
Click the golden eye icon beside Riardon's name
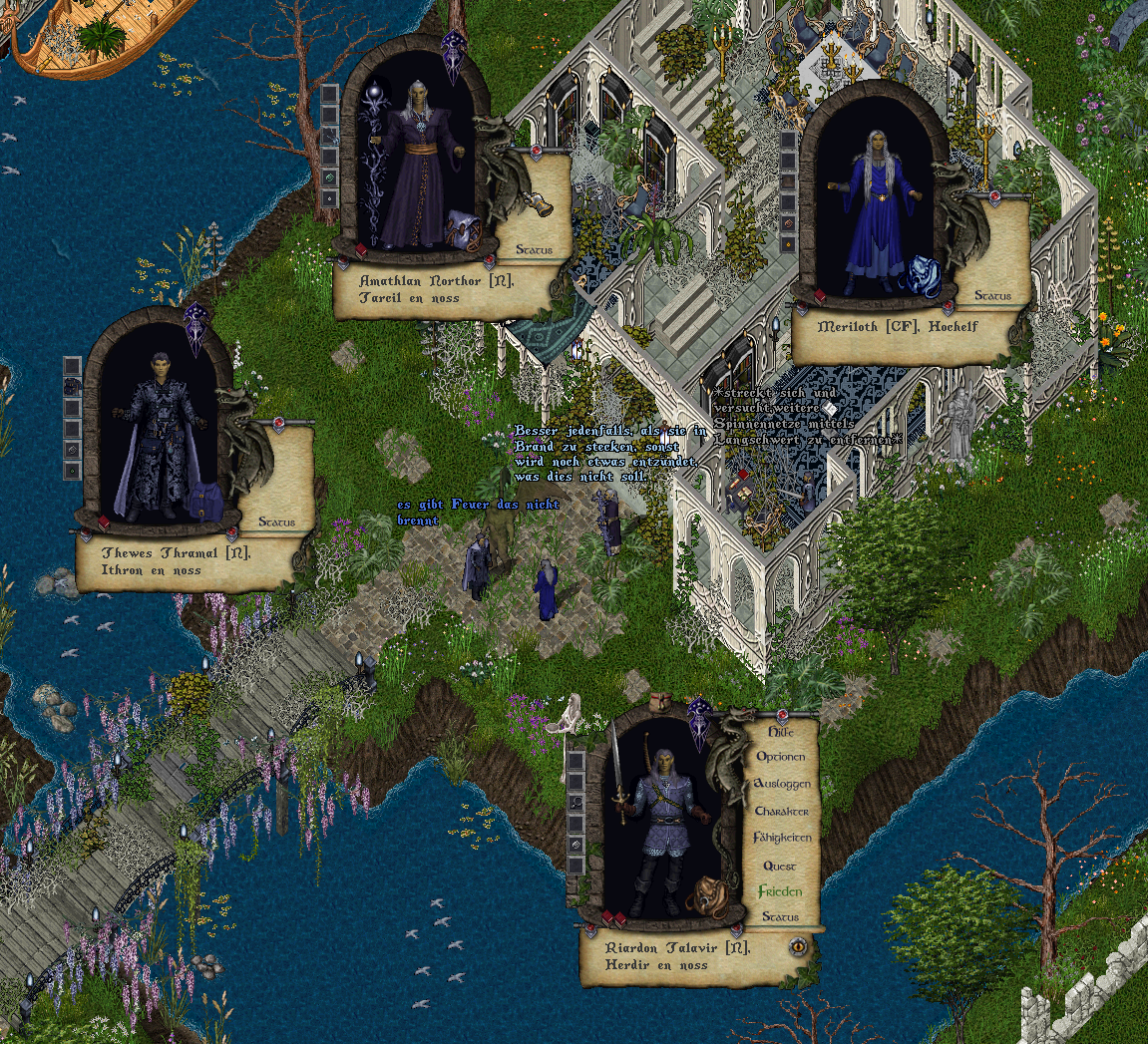tap(798, 946)
